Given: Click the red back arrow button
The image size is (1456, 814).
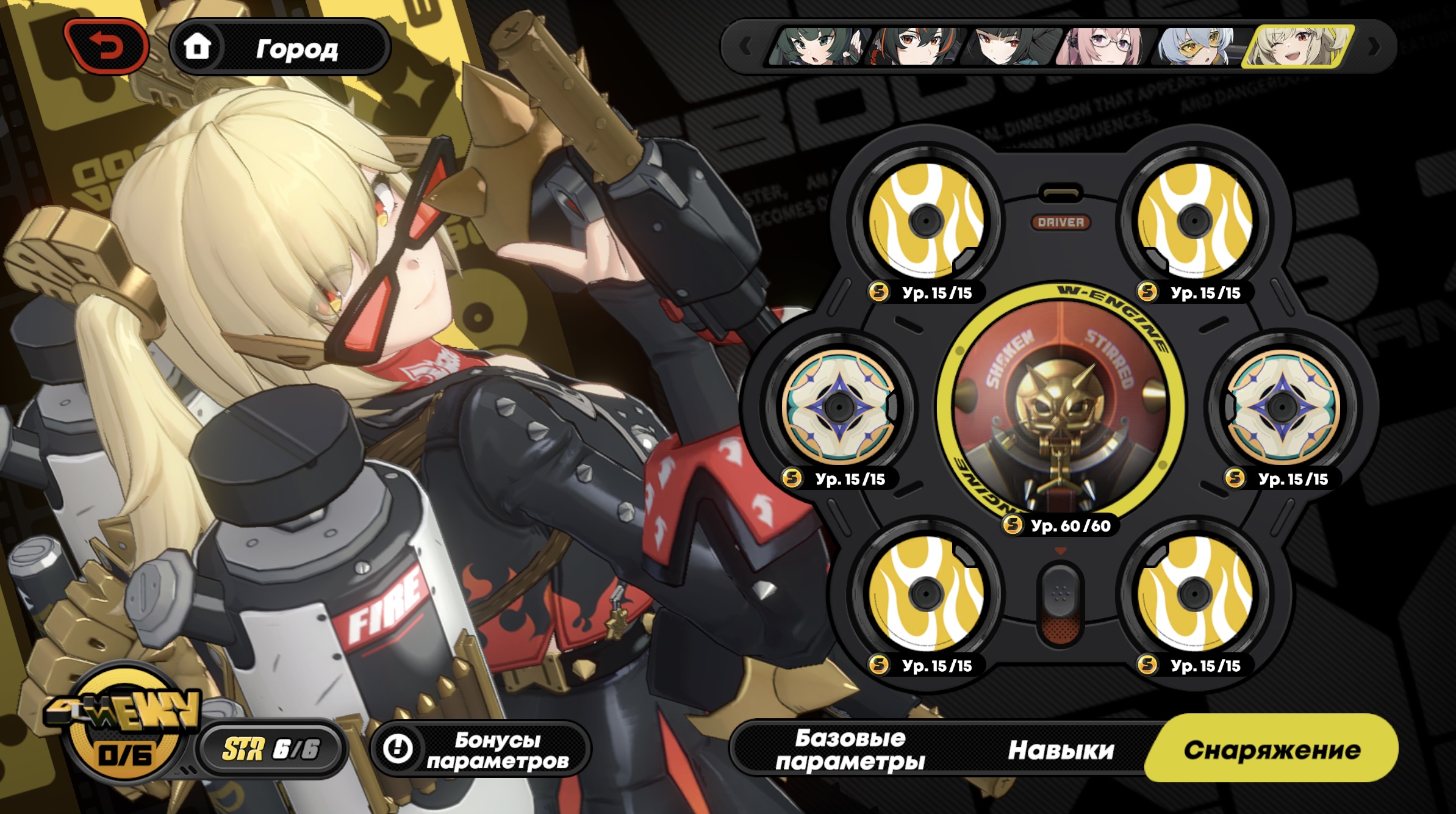Looking at the screenshot, I should pos(106,47).
